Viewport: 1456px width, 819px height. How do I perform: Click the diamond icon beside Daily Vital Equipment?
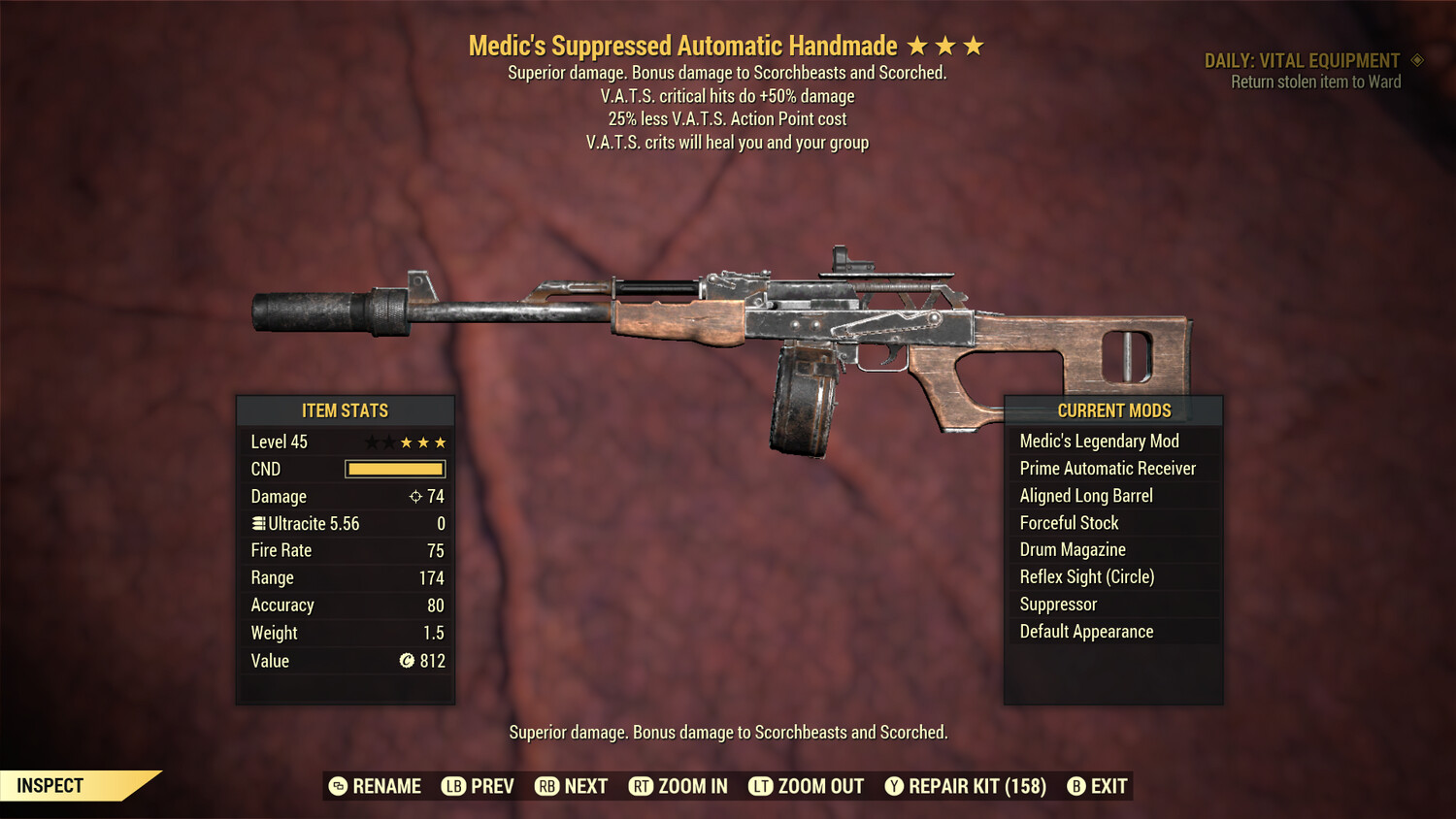pyautogui.click(x=1415, y=60)
